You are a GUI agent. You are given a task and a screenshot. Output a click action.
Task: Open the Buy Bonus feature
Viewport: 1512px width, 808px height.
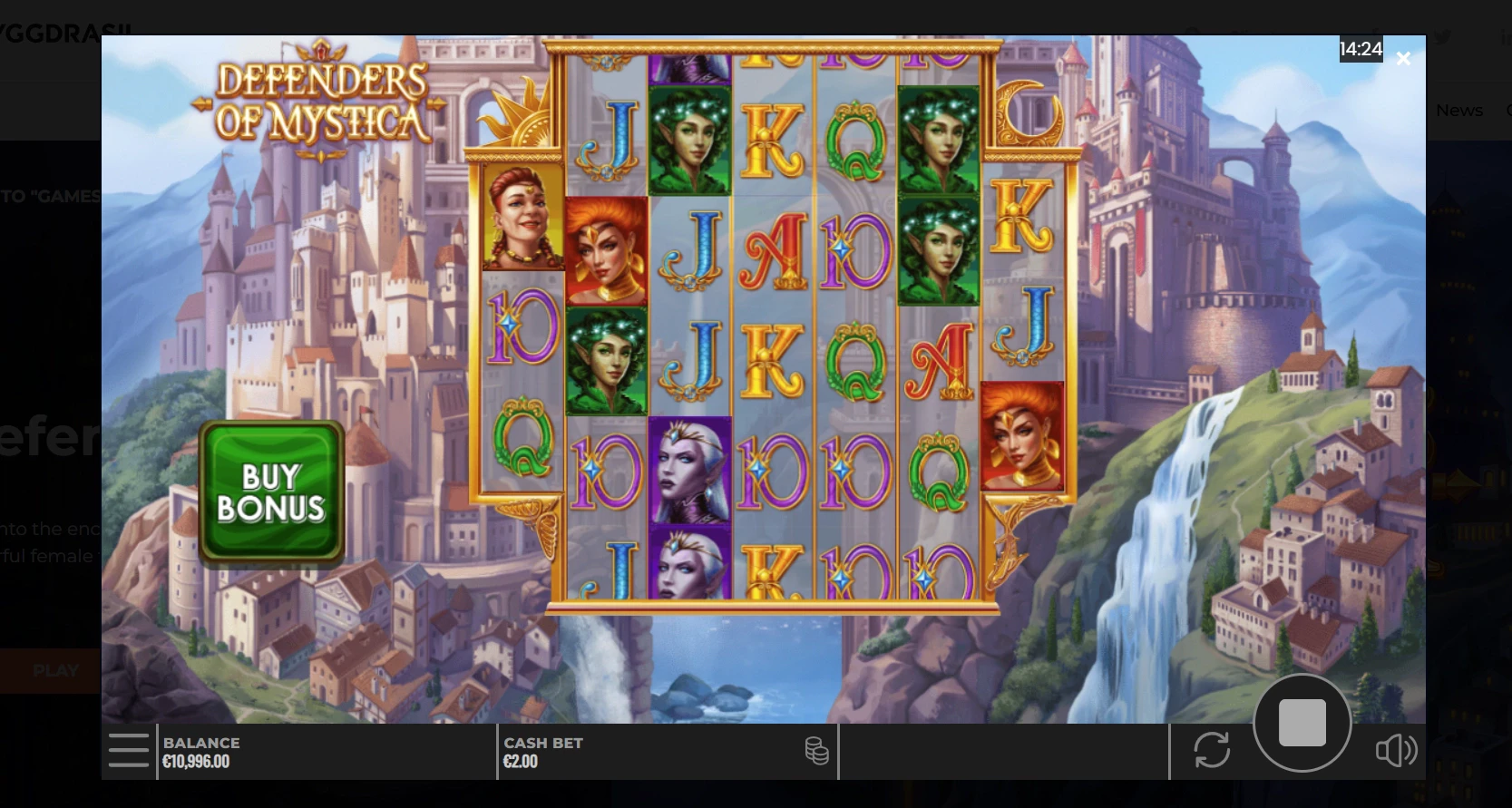(x=271, y=492)
